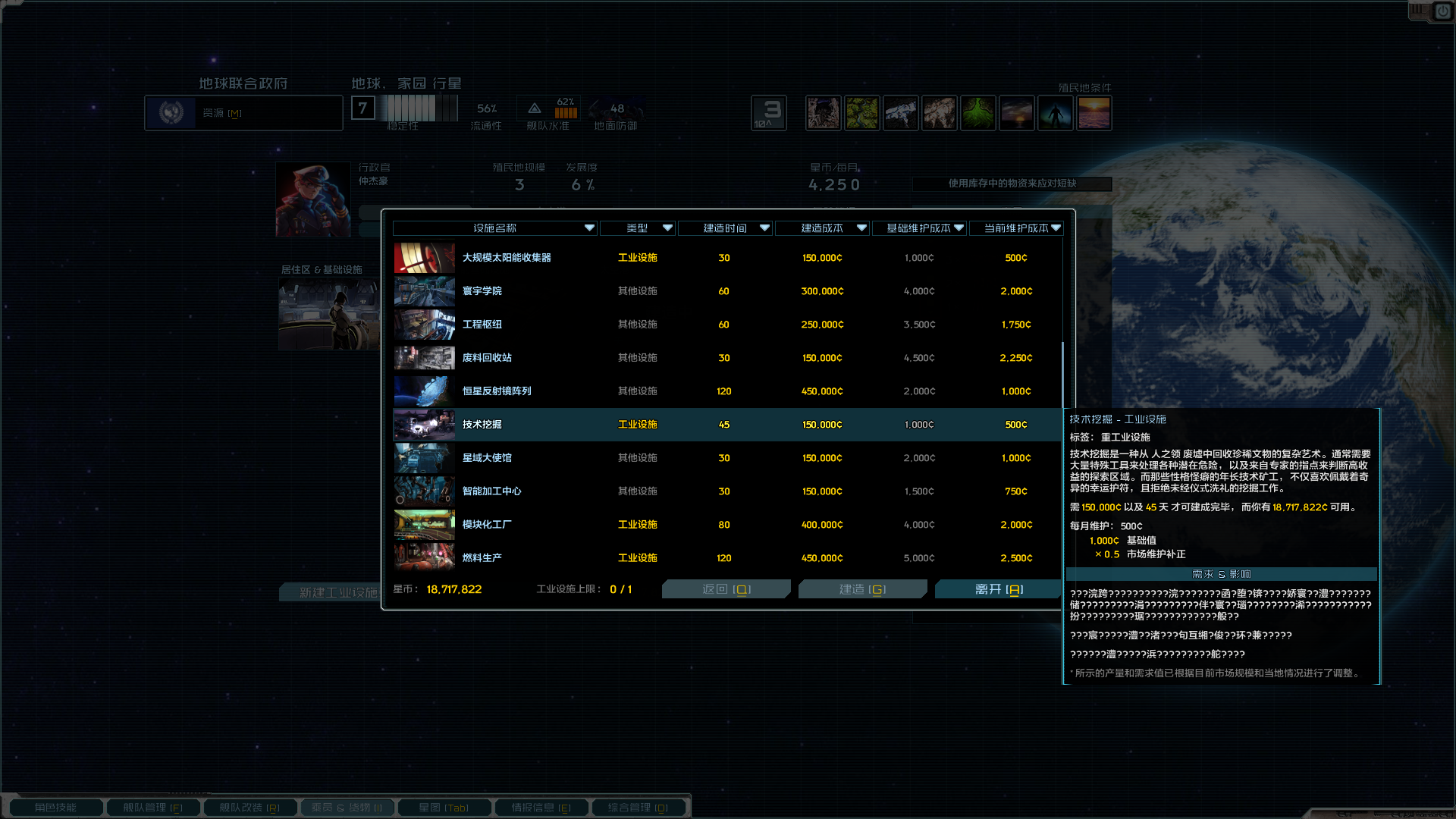
Task: Select the 恒星反射镜阵列 facility icon
Action: 423,391
